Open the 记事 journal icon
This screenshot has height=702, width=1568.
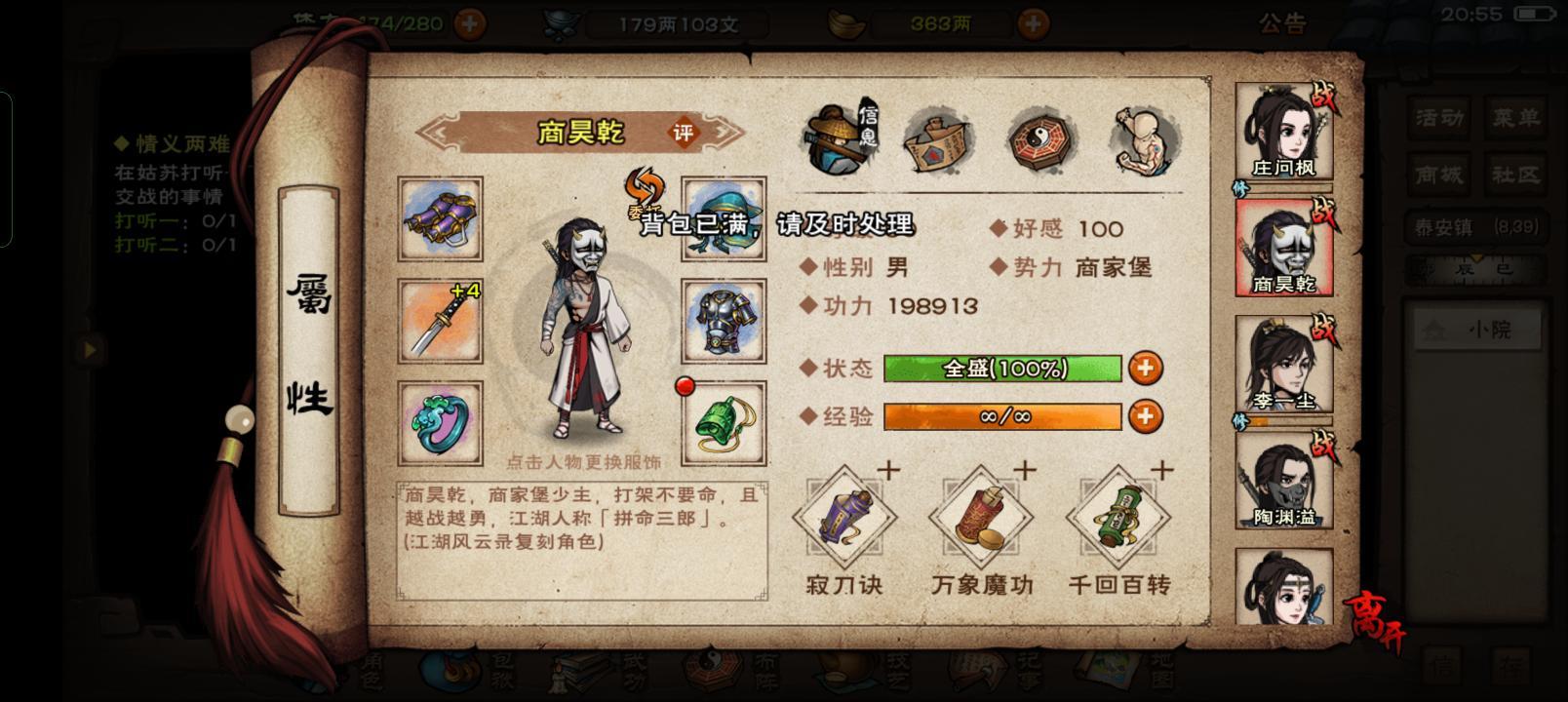[x=978, y=673]
